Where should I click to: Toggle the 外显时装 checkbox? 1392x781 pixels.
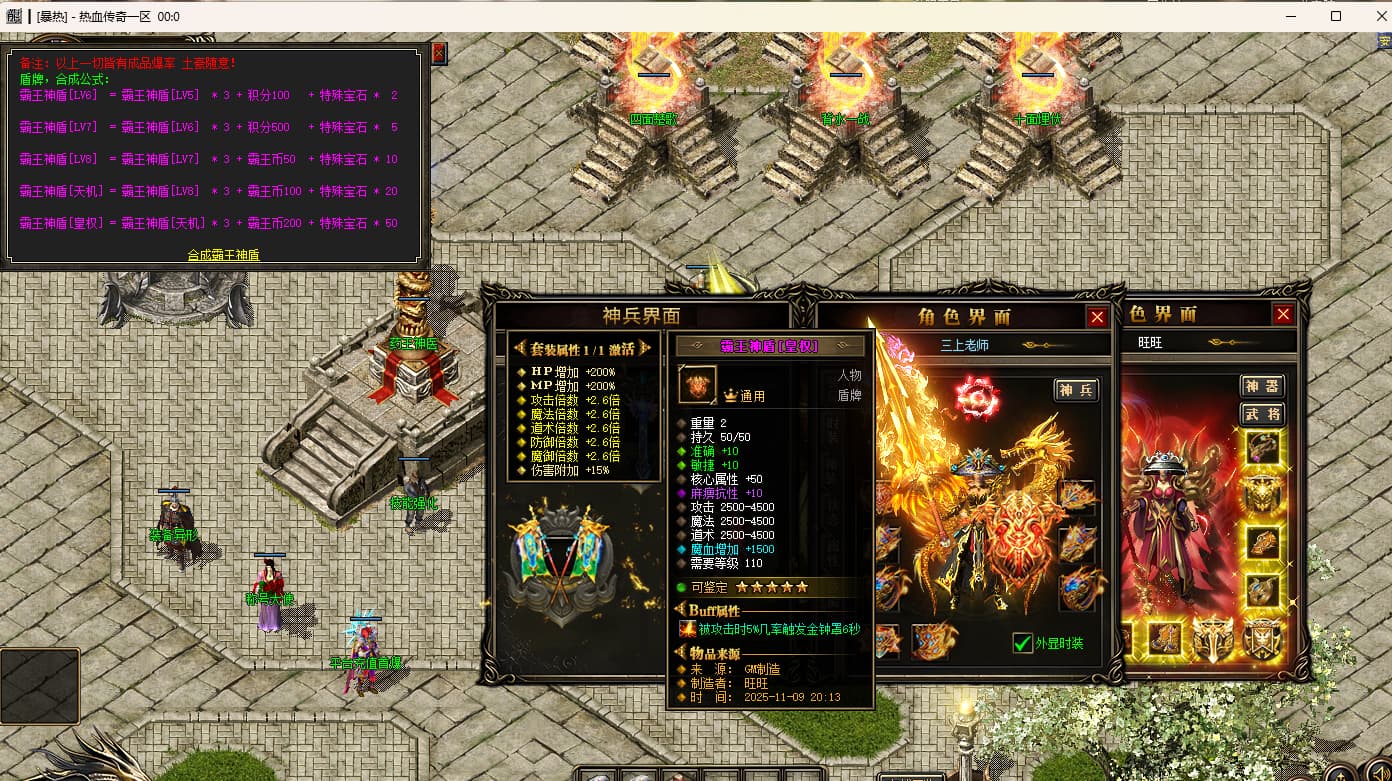(x=1022, y=643)
